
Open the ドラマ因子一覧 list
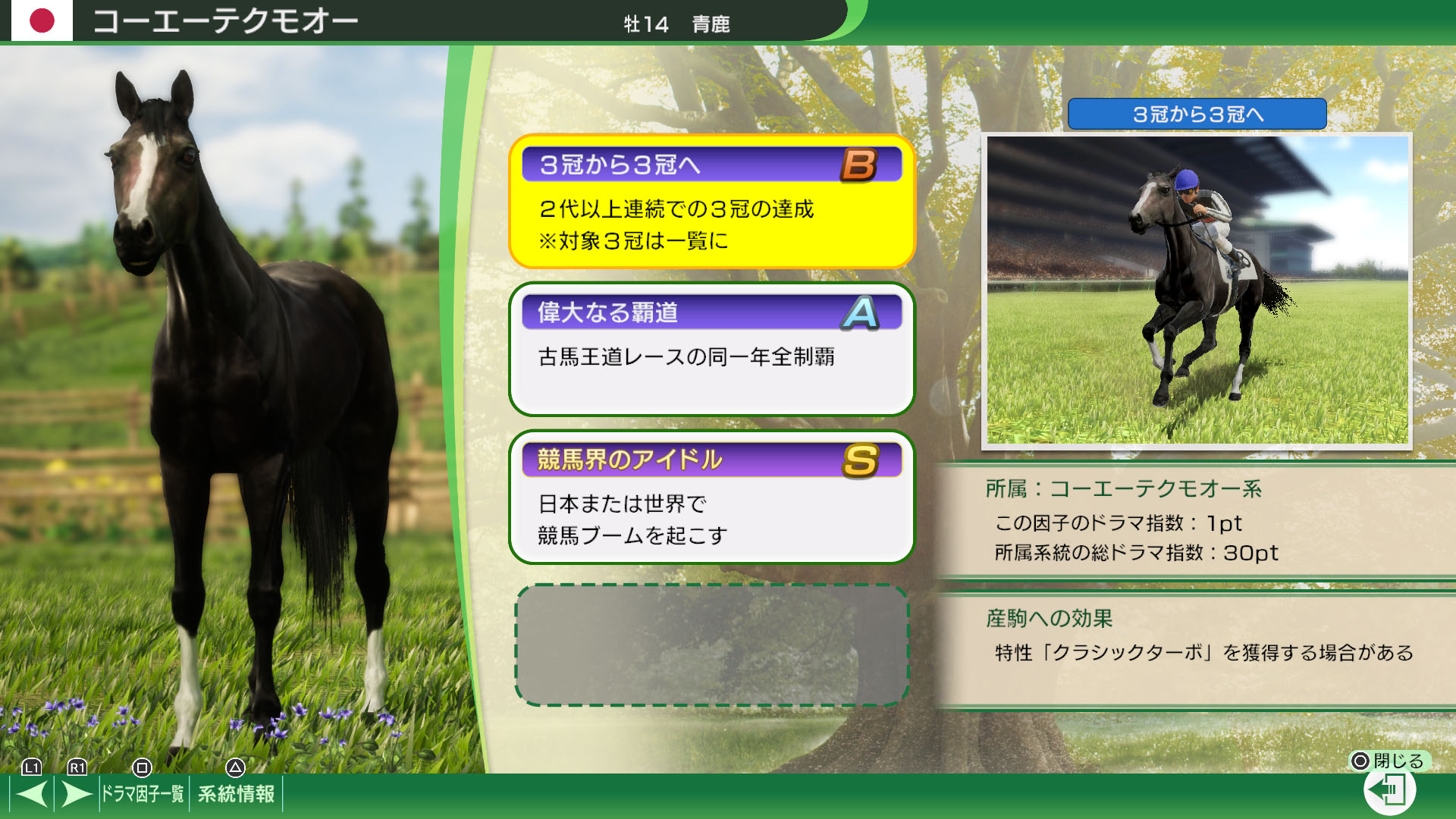142,793
